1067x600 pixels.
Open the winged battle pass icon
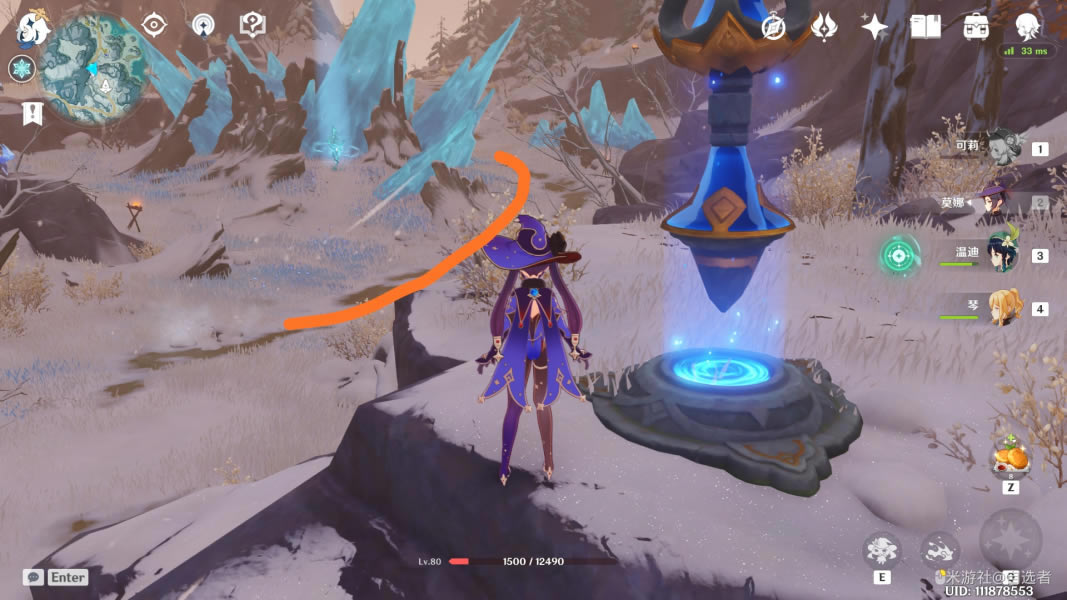824,27
